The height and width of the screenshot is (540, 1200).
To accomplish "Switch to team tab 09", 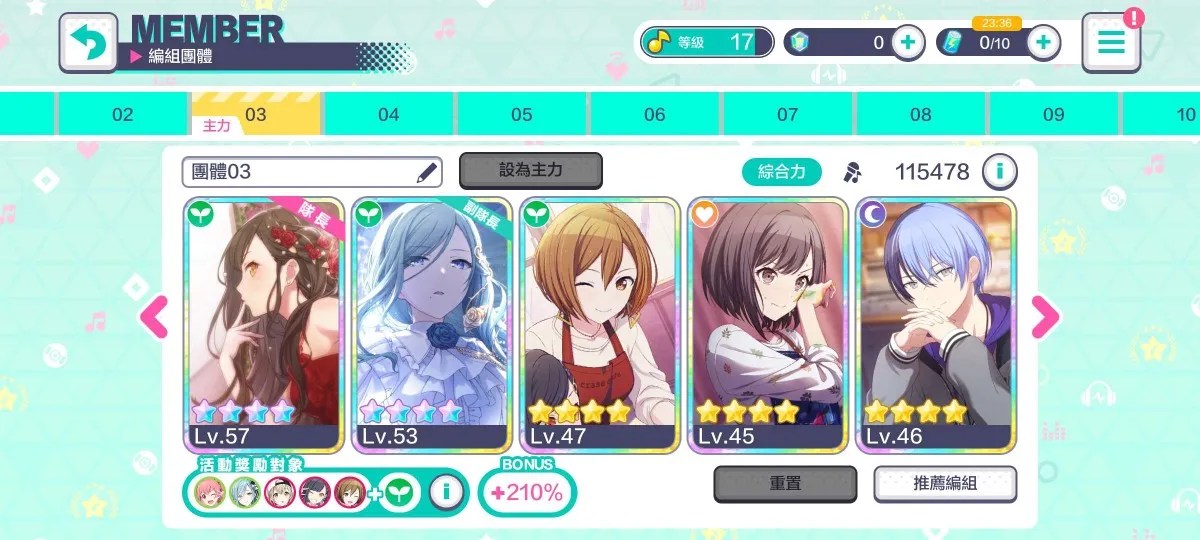I will [1054, 115].
